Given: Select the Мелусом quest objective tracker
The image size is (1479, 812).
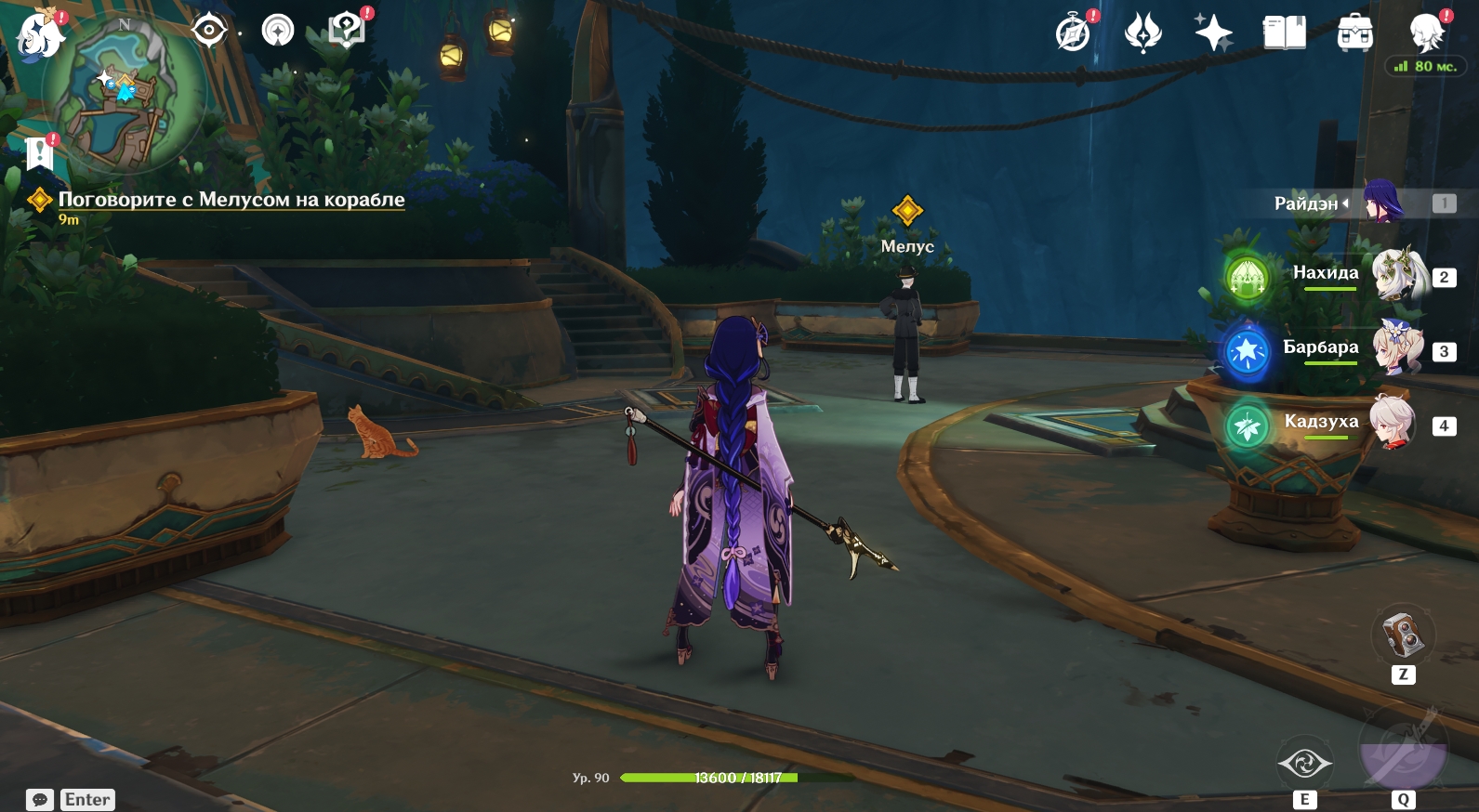Looking at the screenshot, I should click(x=231, y=200).
